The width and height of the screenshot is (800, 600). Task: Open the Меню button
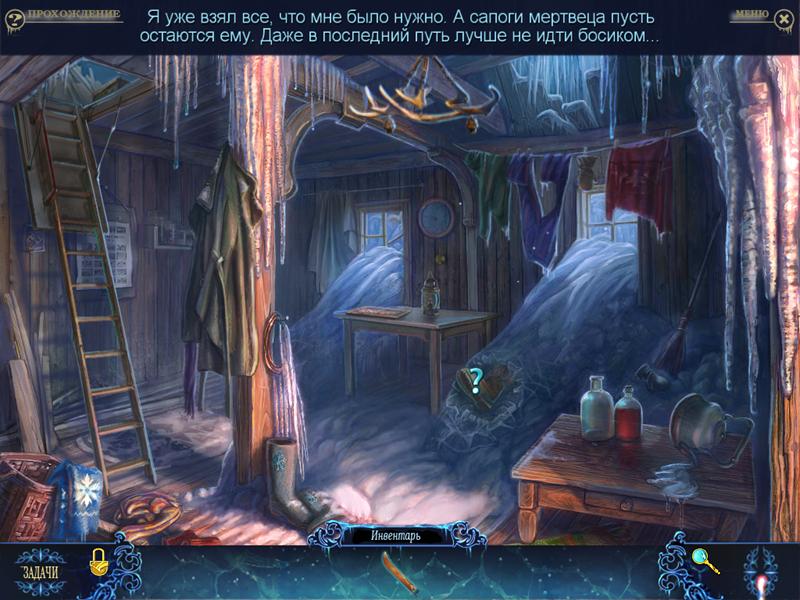tap(750, 15)
